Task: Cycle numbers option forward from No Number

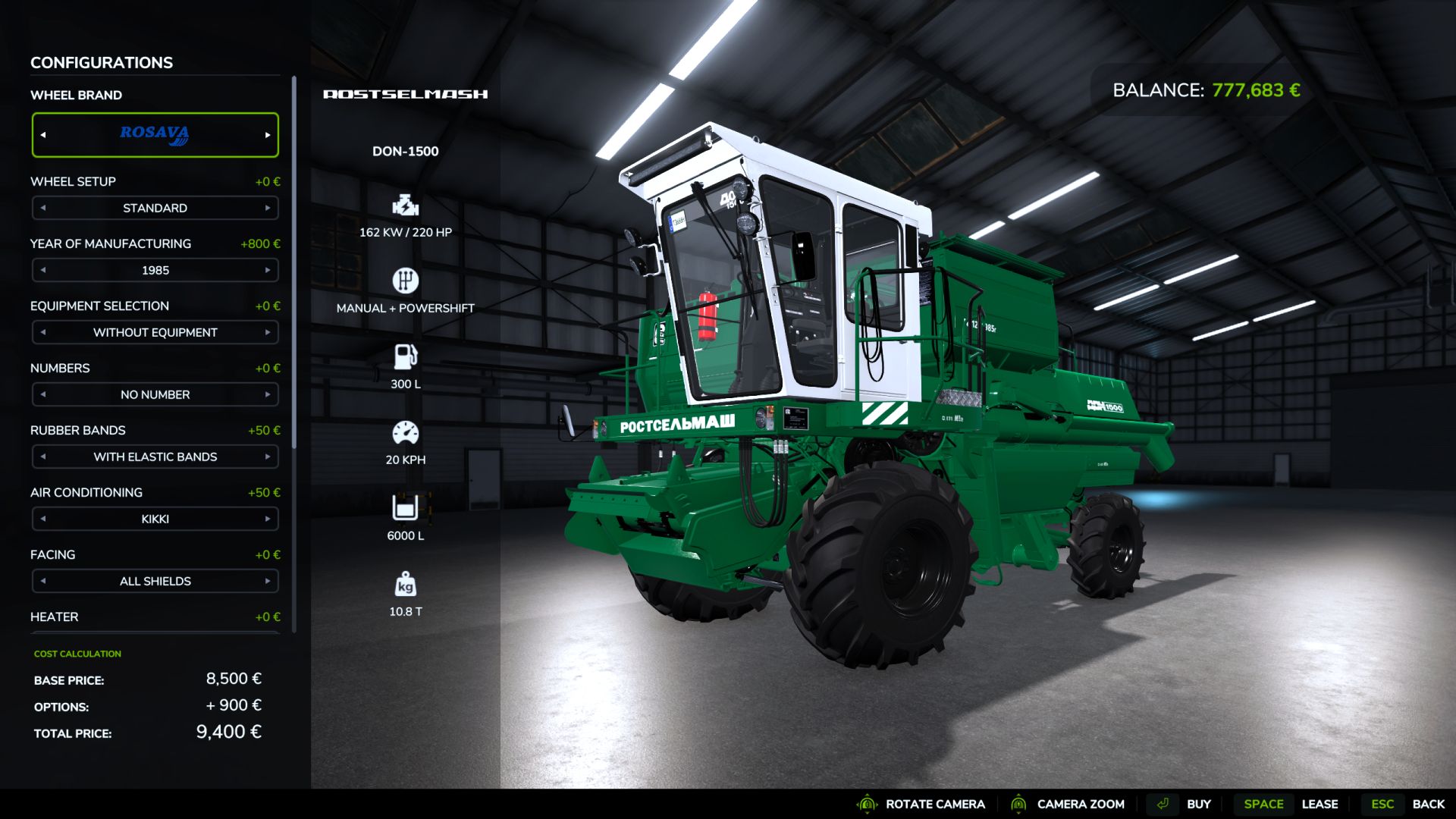Action: click(x=268, y=394)
